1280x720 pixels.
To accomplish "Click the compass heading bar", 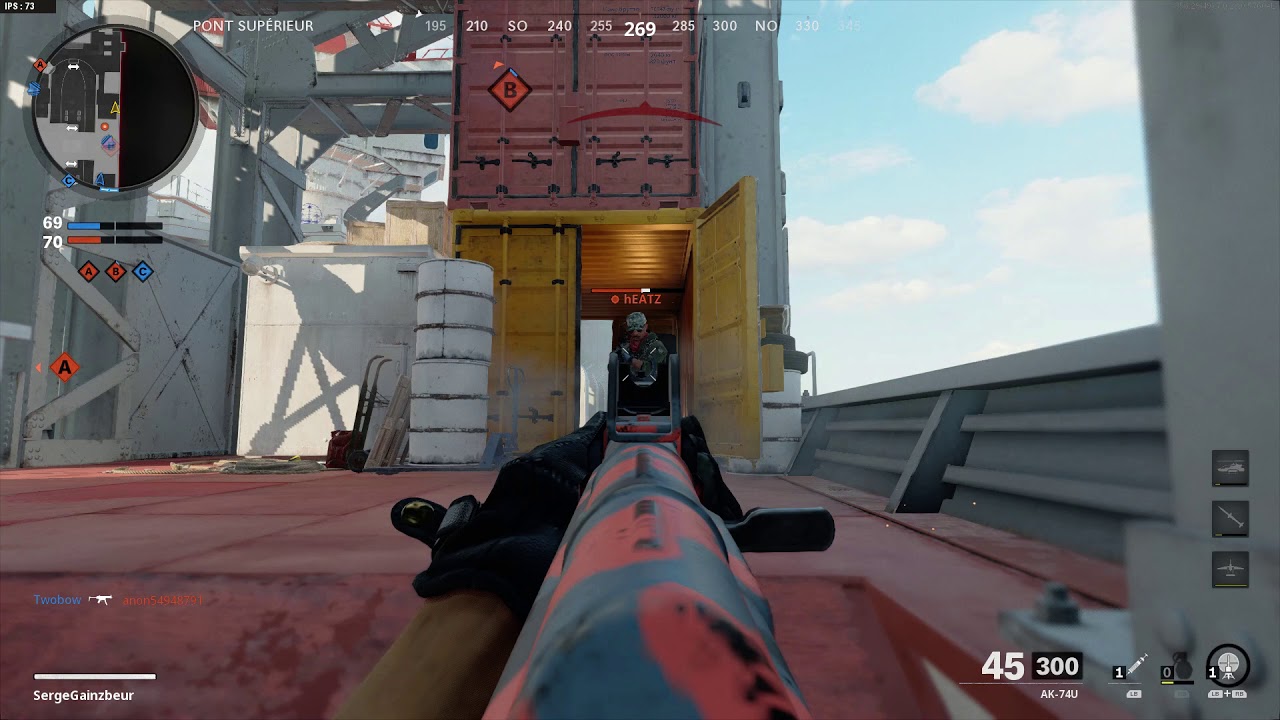I will click(640, 27).
